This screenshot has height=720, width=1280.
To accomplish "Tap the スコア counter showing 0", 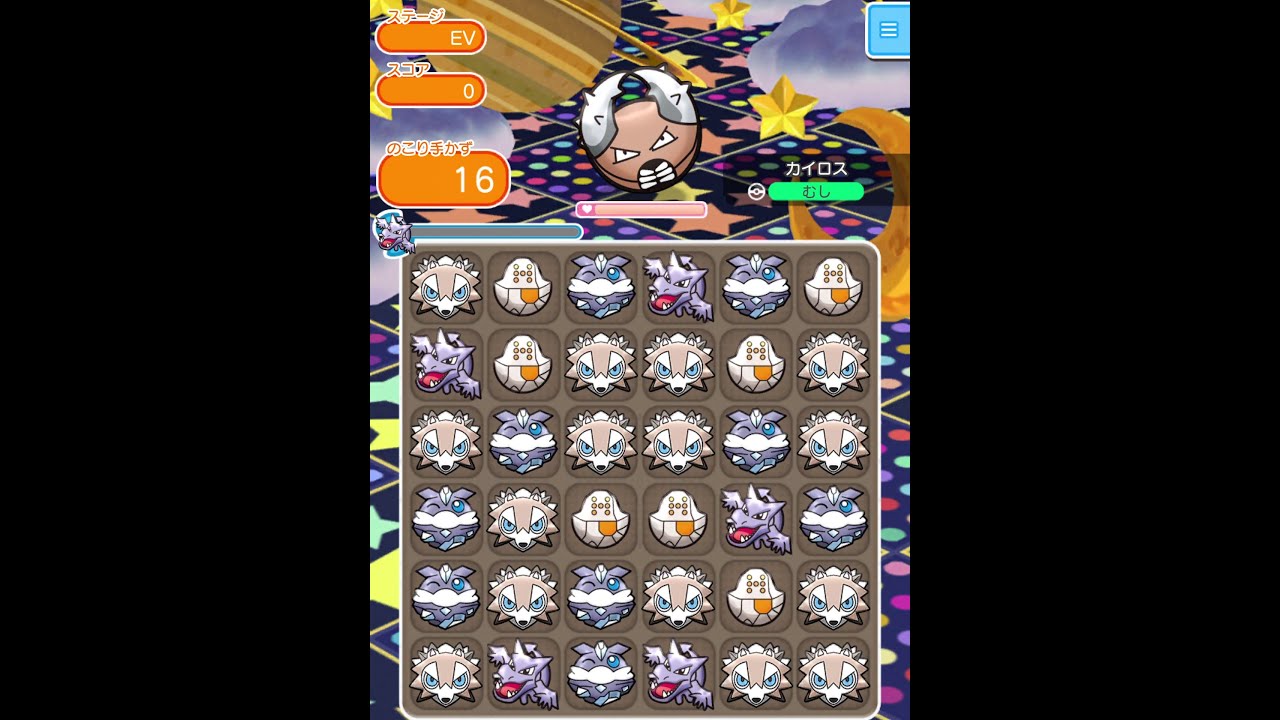I will click(431, 90).
